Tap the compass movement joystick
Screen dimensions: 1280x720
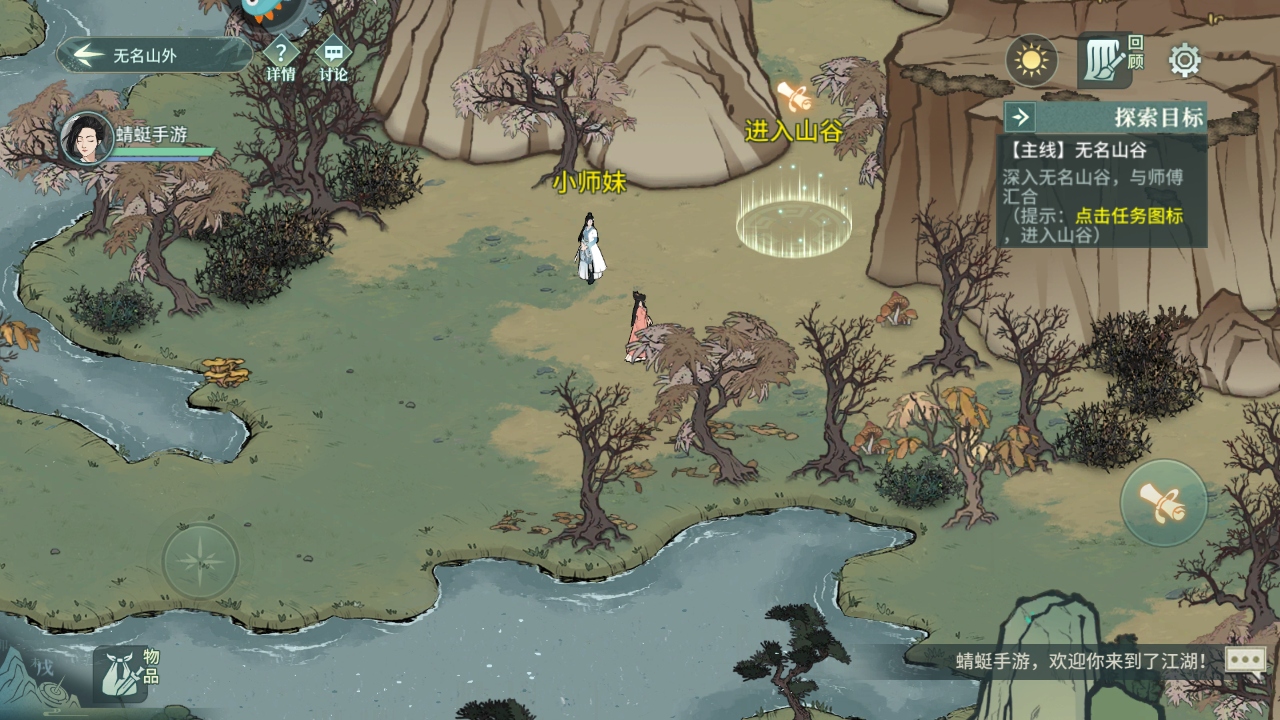(x=201, y=560)
